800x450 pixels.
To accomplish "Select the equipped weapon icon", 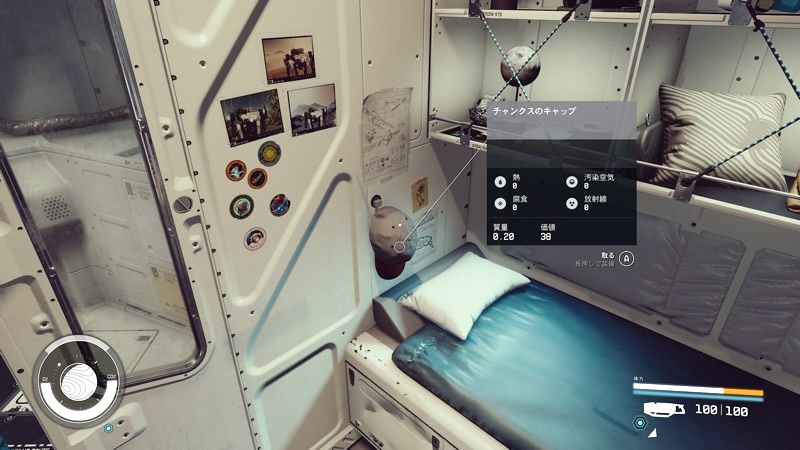I will point(664,410).
